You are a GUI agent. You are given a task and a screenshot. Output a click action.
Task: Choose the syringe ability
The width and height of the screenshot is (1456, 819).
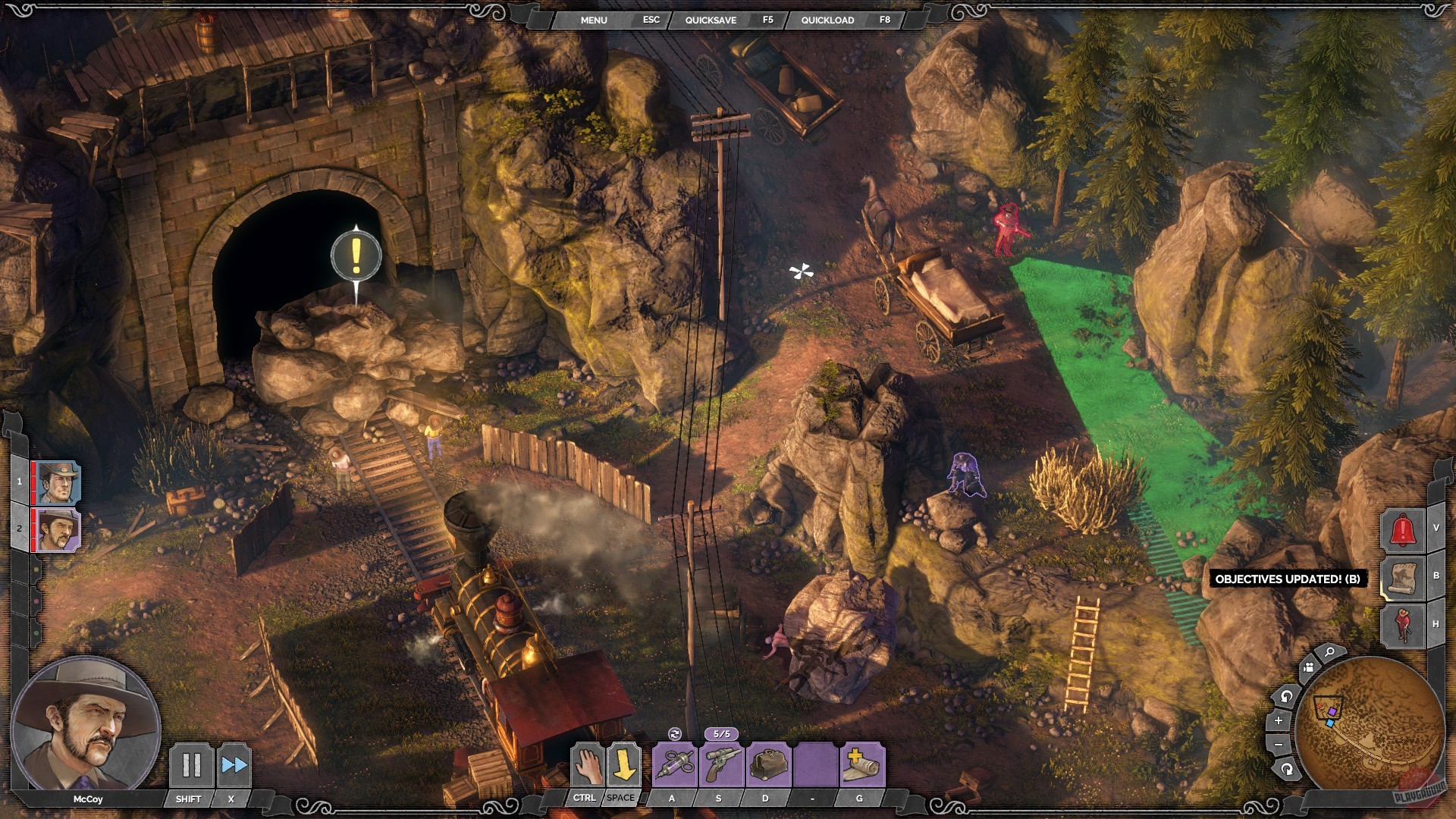[675, 764]
